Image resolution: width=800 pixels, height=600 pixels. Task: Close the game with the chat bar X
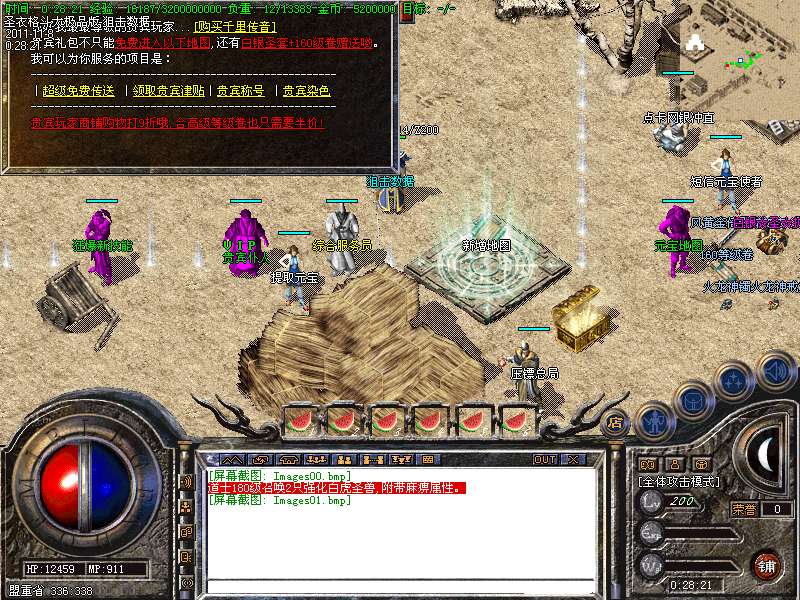[x=574, y=460]
